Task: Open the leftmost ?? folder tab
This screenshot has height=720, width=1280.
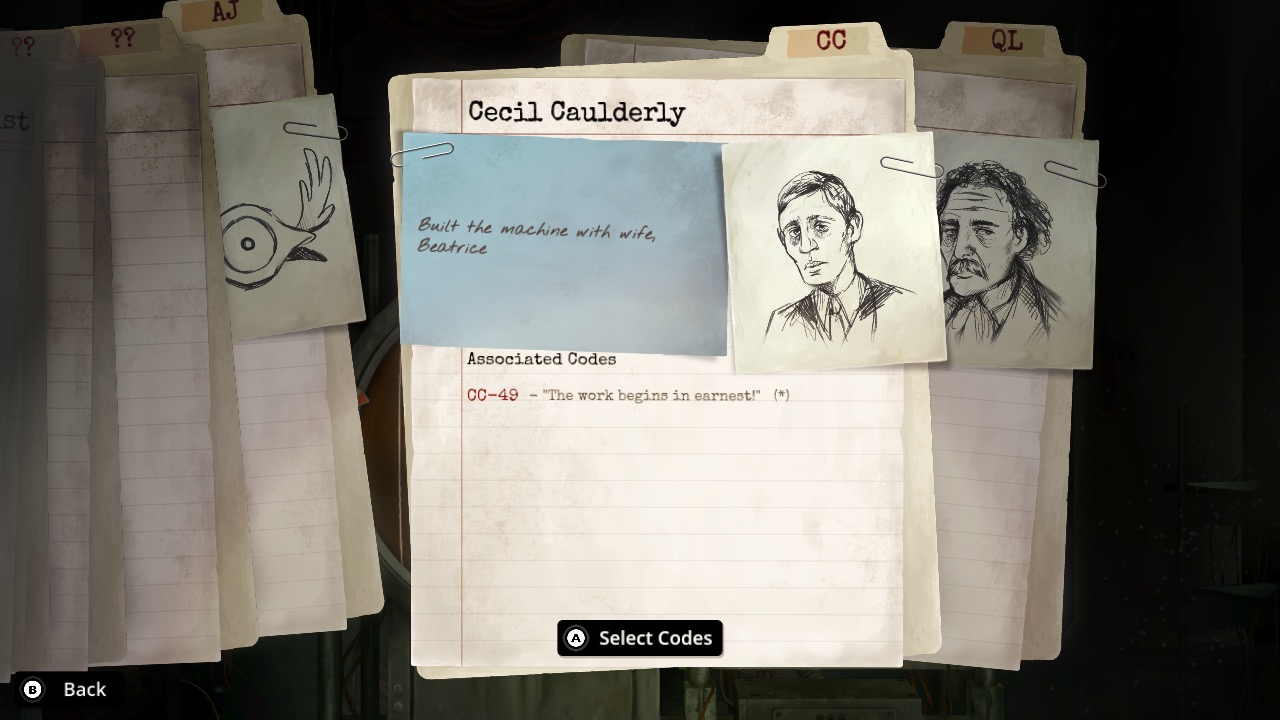Action: (22, 43)
